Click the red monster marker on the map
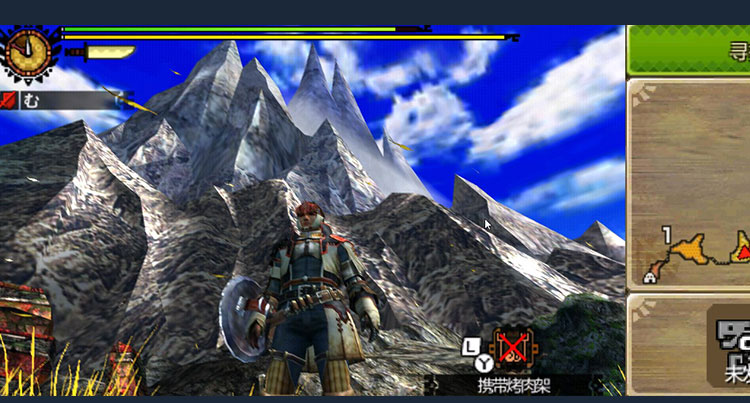This screenshot has width=750, height=403. 743,242
